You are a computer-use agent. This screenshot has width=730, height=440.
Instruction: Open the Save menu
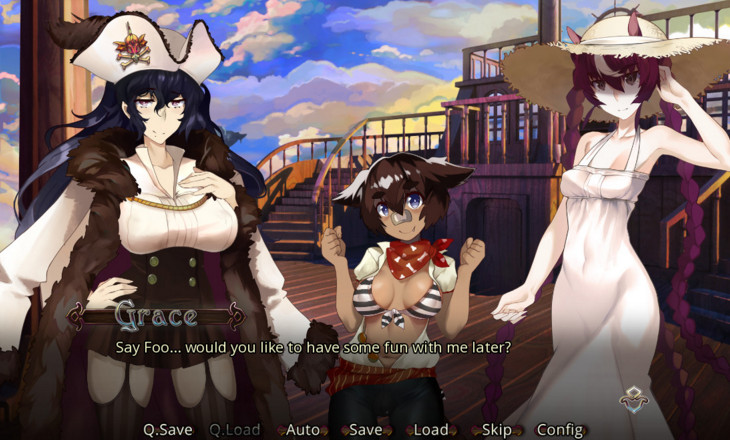click(x=365, y=430)
